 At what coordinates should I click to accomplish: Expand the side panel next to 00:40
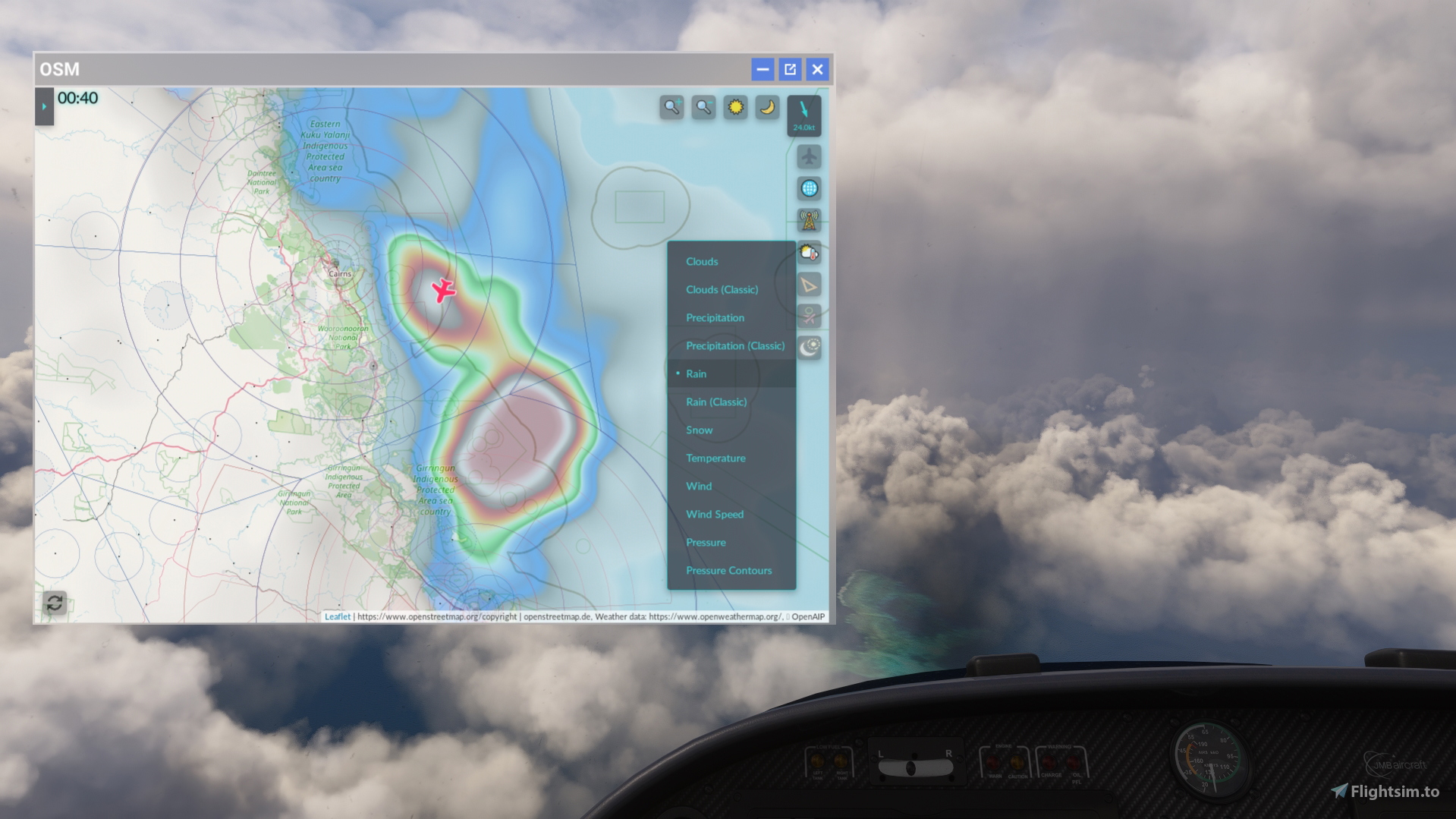(x=44, y=106)
